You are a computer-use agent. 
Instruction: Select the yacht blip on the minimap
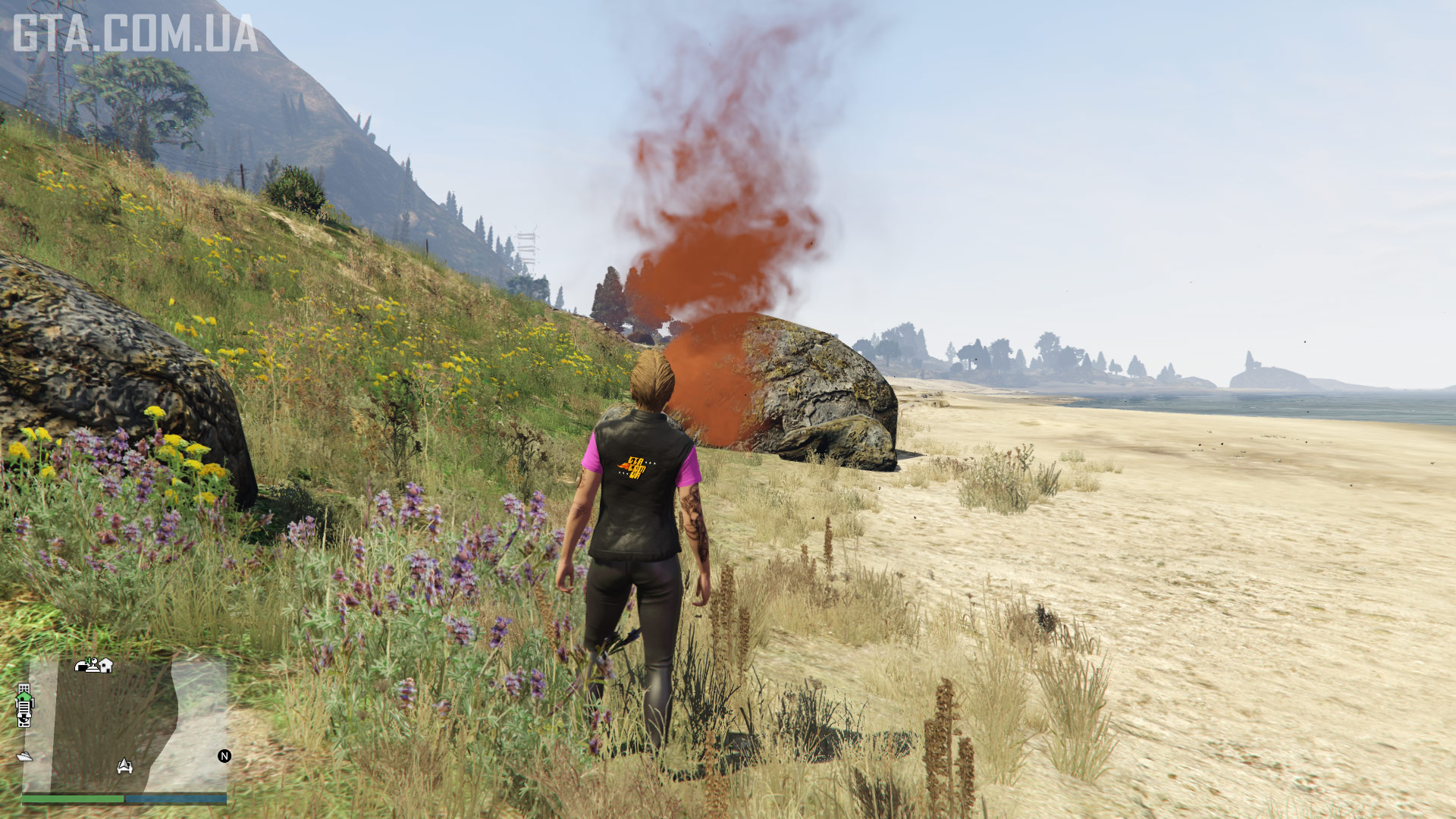pos(24,756)
